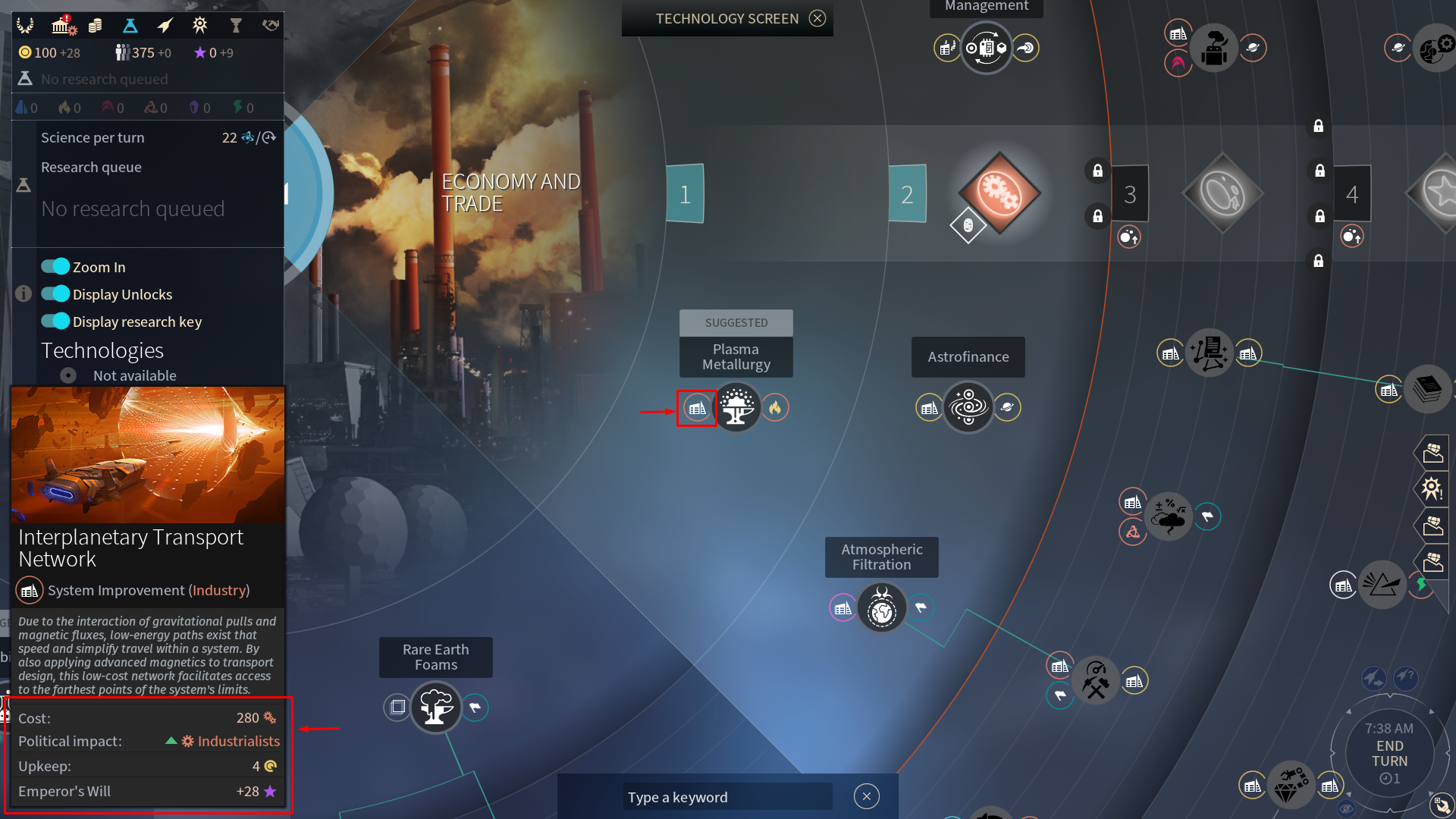Select era 1 marker
Screen dimensions: 1456x819
pos(685,194)
